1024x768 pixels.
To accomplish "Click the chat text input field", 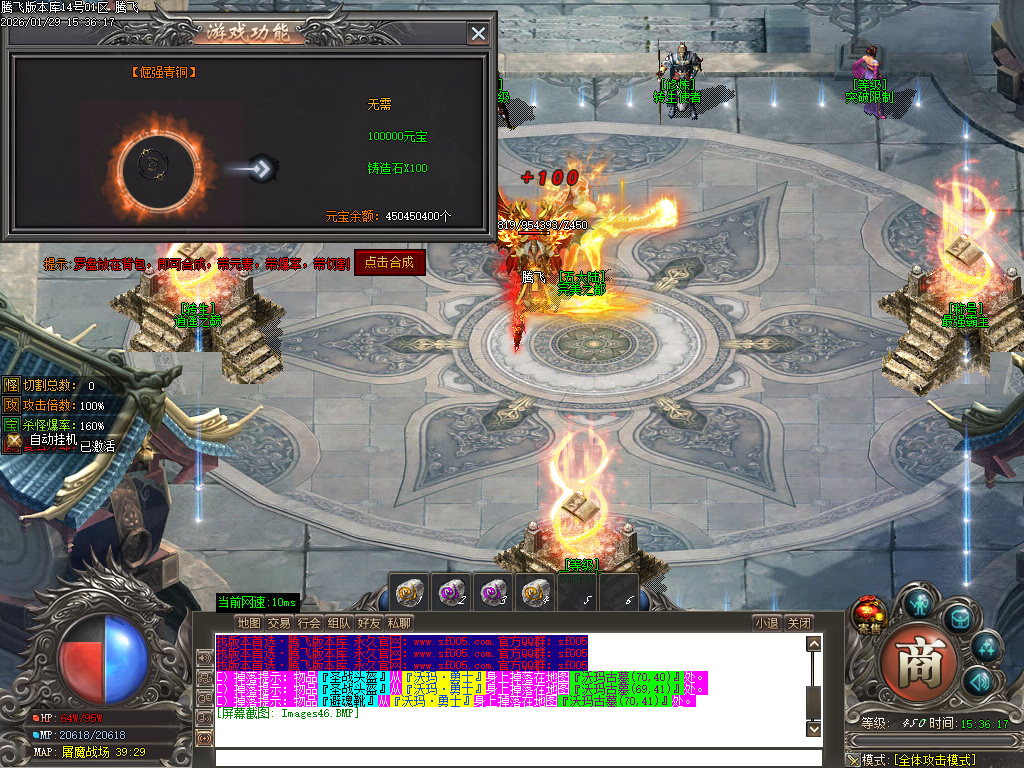I will point(510,757).
